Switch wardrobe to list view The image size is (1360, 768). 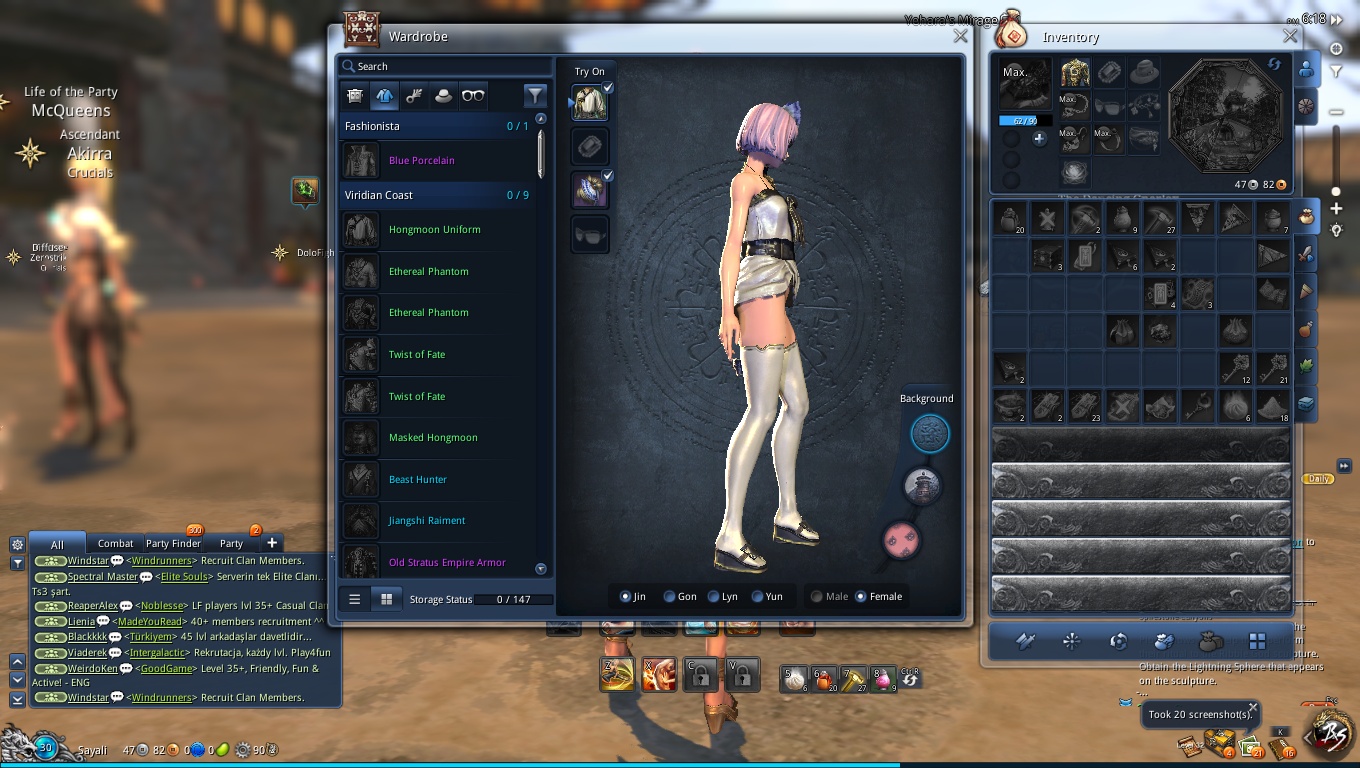(354, 599)
